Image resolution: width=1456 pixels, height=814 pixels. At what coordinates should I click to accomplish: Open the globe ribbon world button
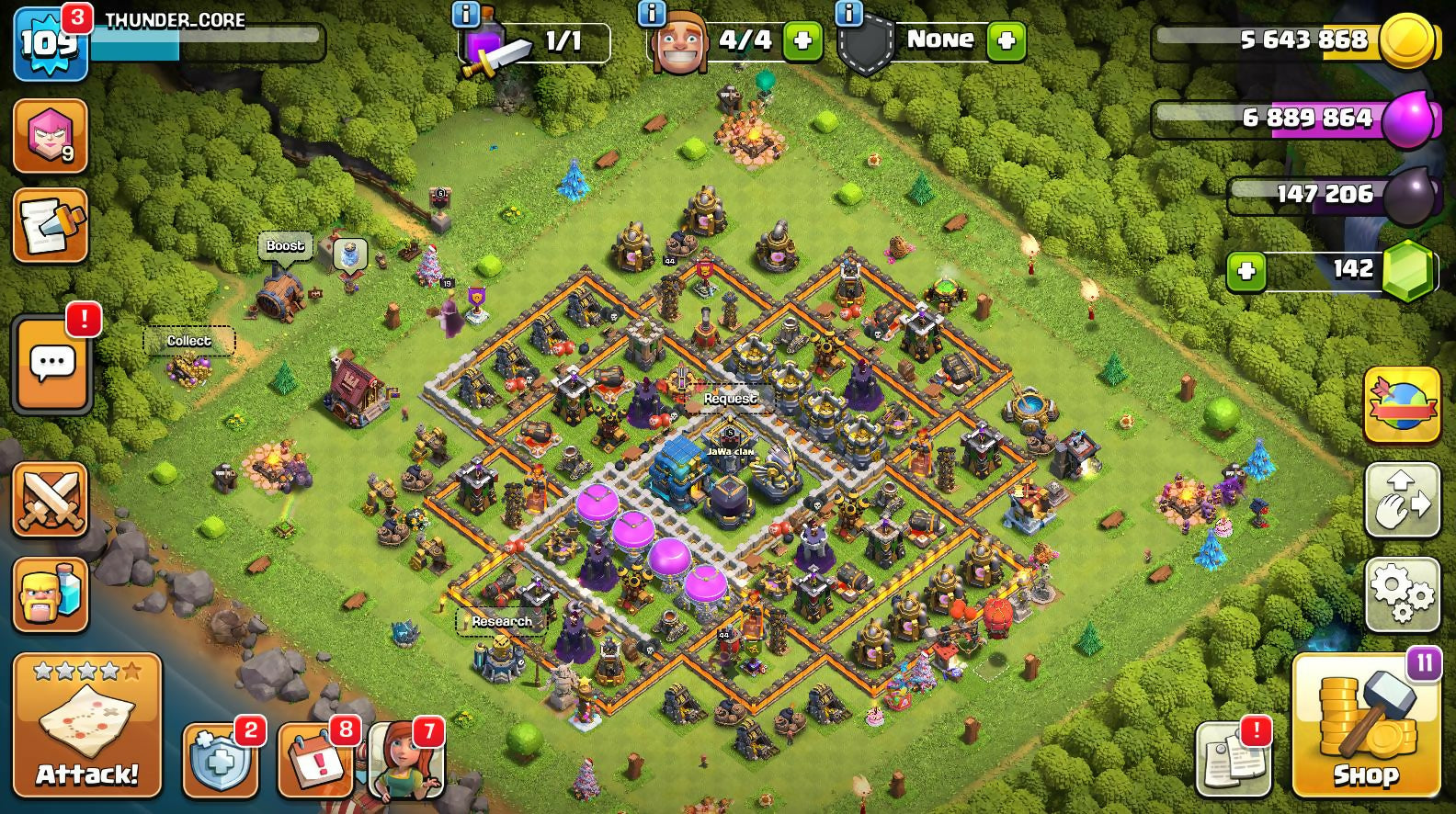coord(1402,405)
